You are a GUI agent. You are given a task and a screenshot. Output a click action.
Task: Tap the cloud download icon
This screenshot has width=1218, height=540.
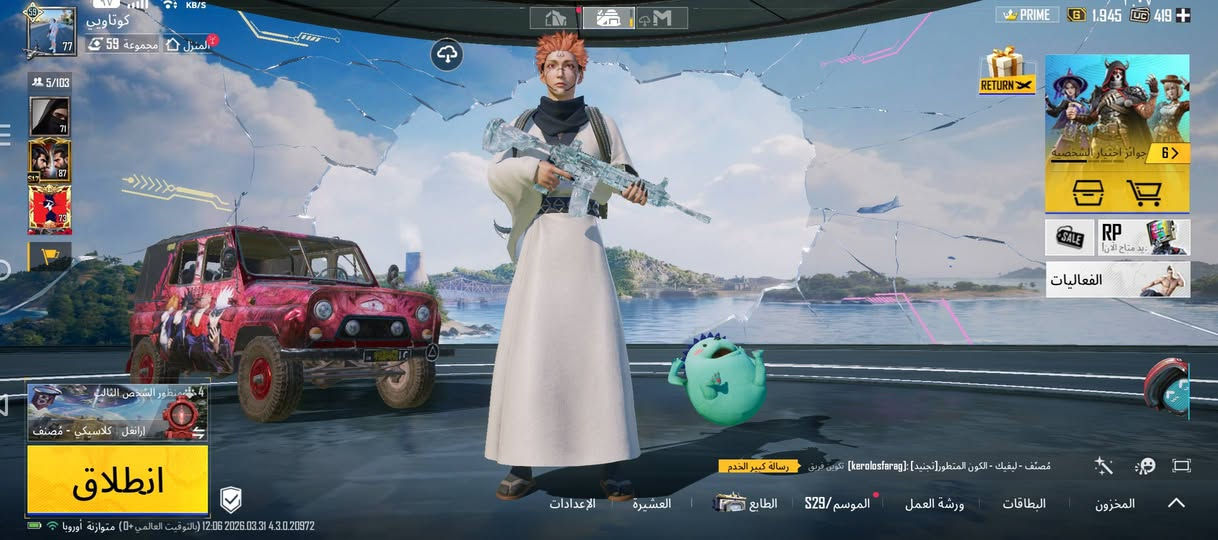[447, 54]
